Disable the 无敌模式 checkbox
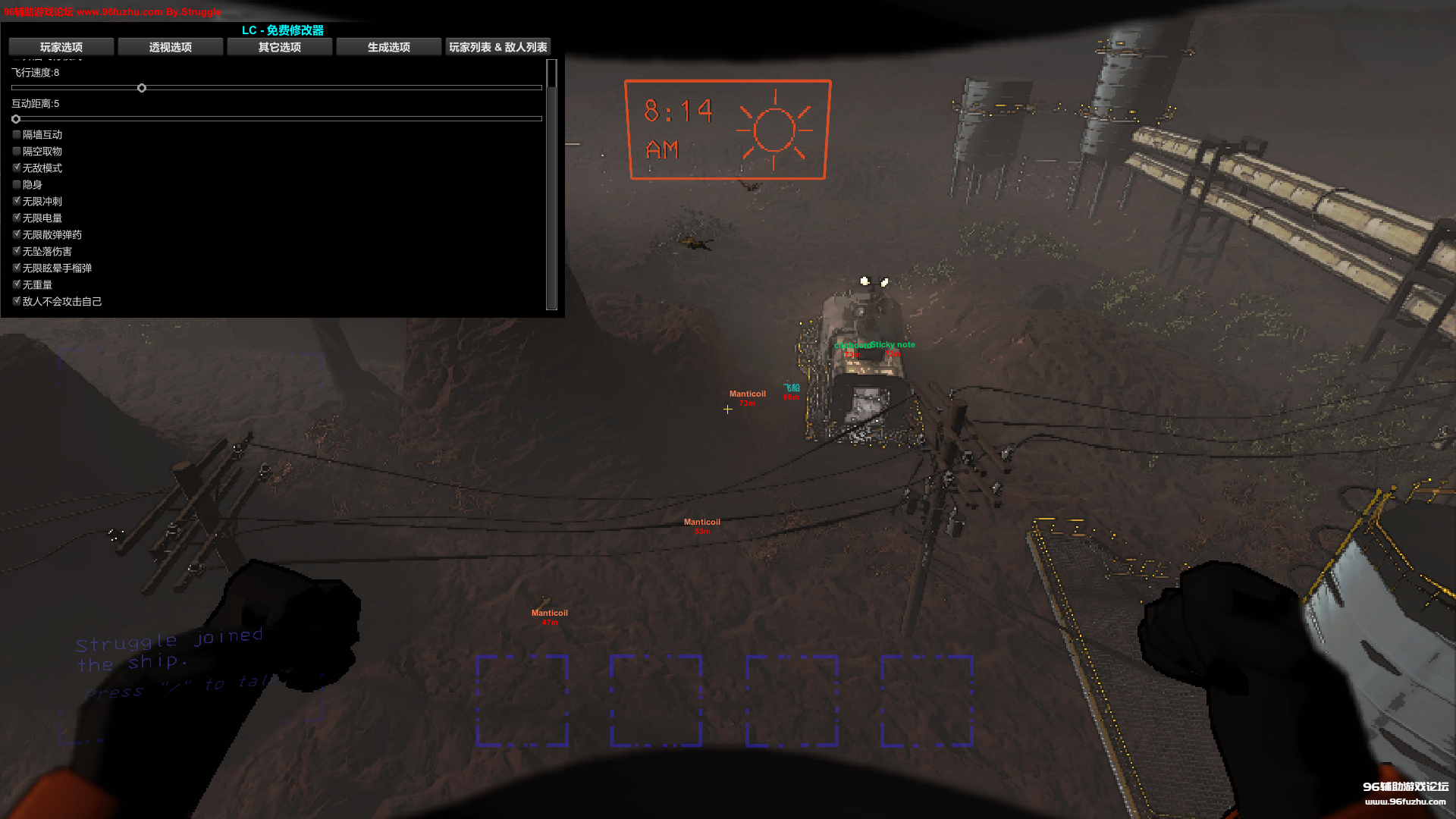 coord(17,168)
